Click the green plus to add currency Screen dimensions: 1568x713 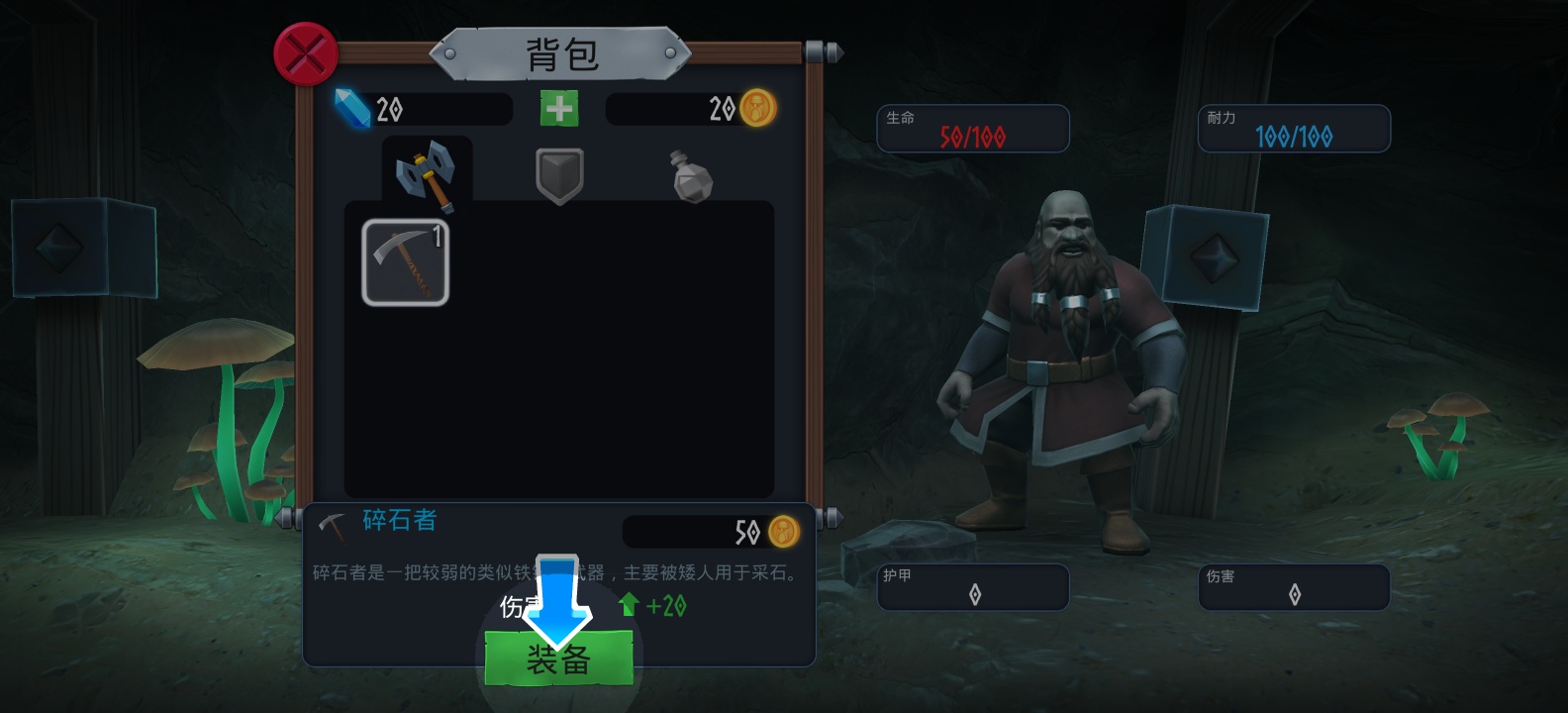559,108
